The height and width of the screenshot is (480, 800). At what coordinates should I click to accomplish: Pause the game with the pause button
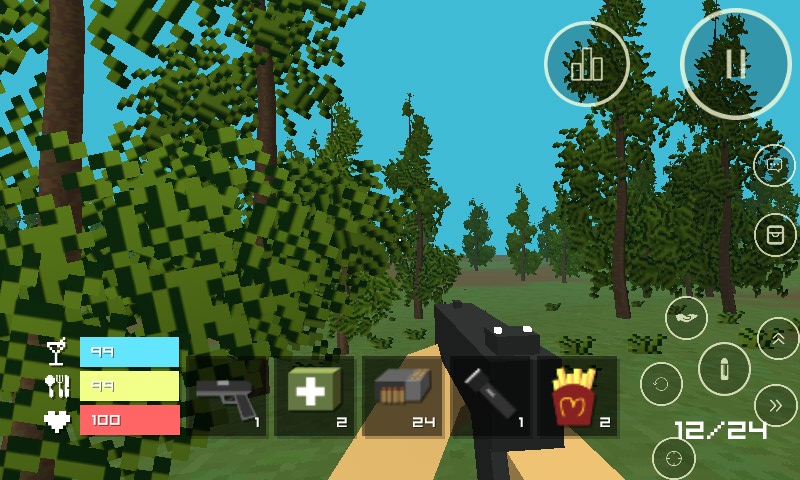pyautogui.click(x=736, y=64)
